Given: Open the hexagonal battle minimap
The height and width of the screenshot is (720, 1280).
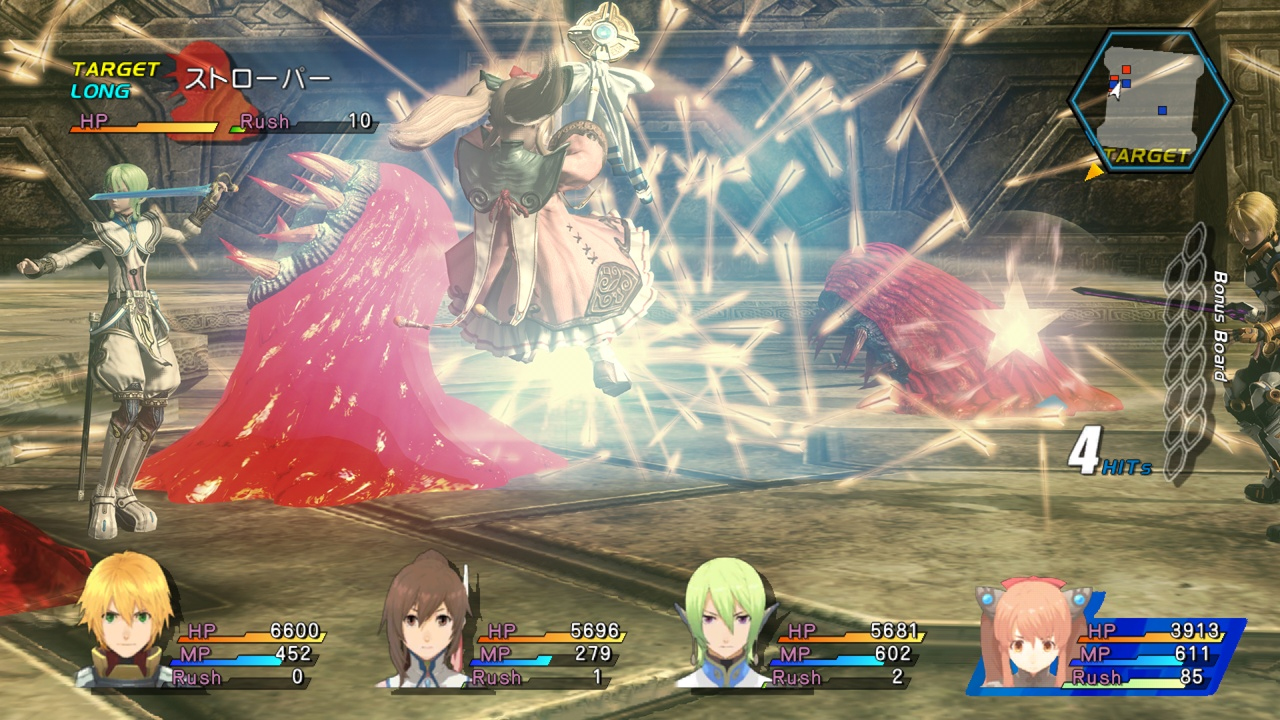Looking at the screenshot, I should click(1149, 100).
